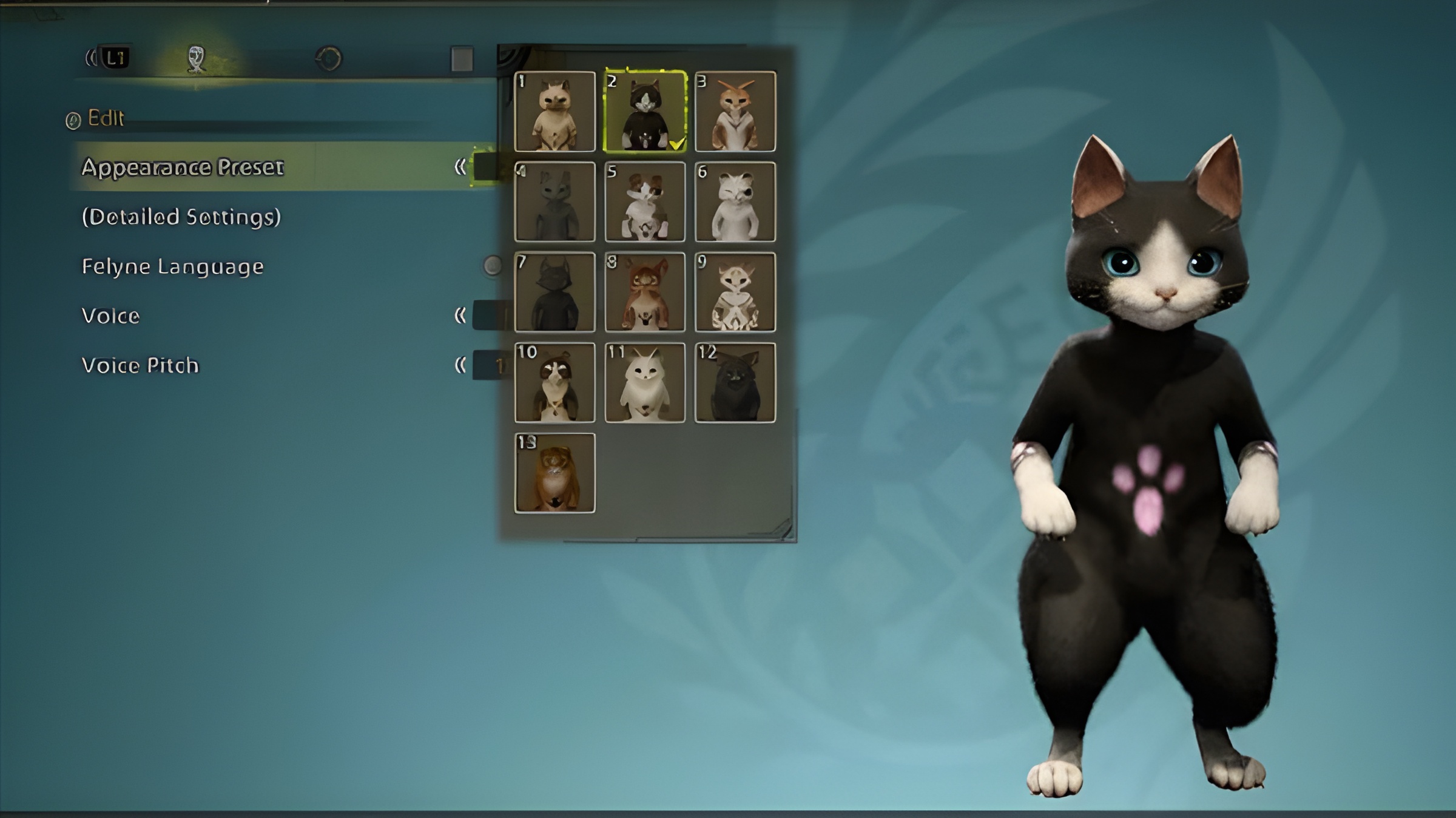1456x818 pixels.
Task: Choose preset 6 white cat thumbnail
Action: [735, 202]
